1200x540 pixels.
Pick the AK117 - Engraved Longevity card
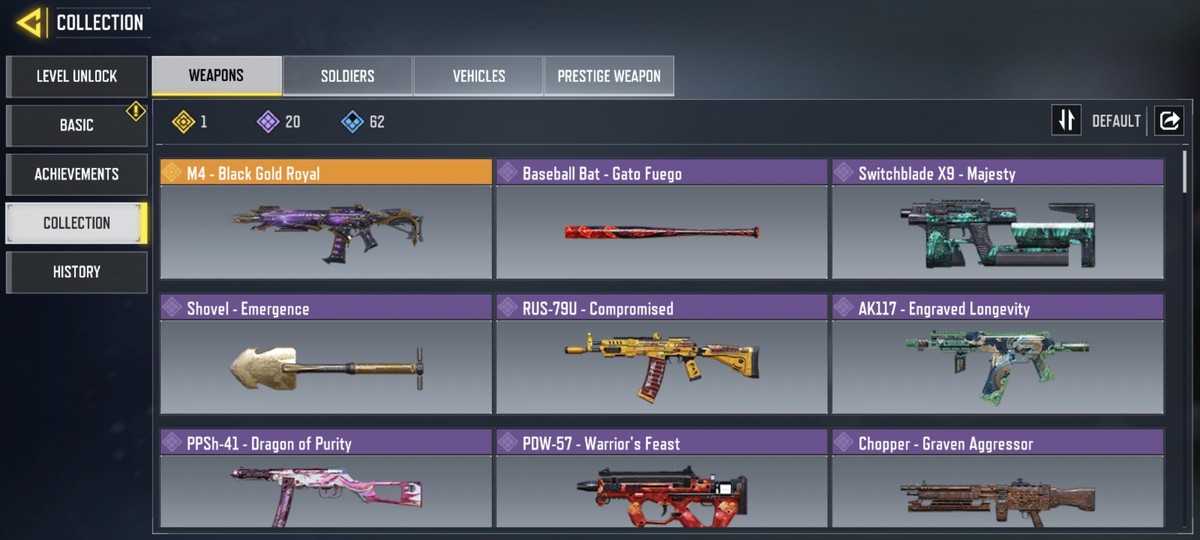coord(997,355)
